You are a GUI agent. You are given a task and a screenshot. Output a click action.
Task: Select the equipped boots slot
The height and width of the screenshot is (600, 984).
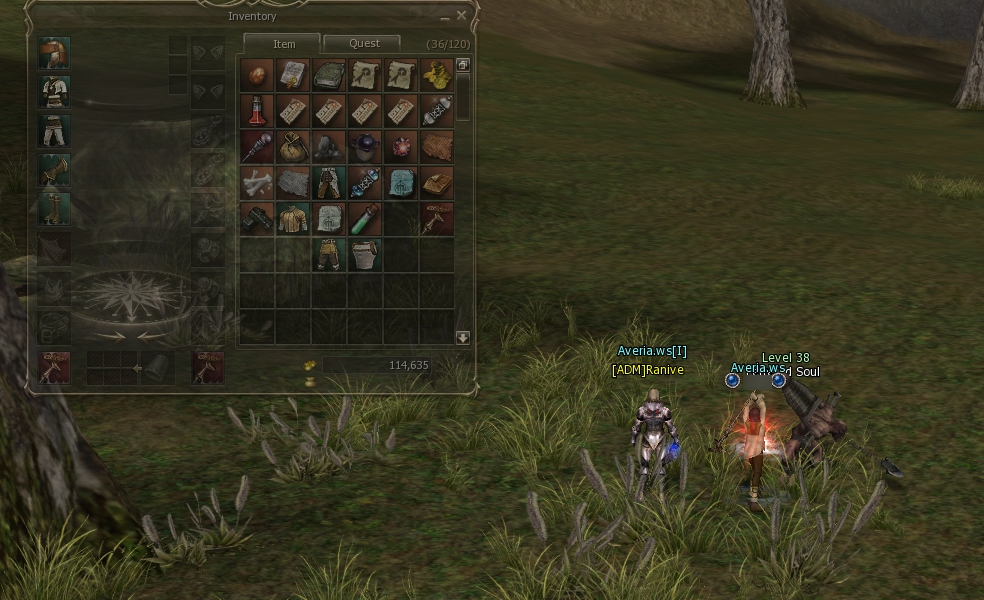pyautogui.click(x=54, y=209)
